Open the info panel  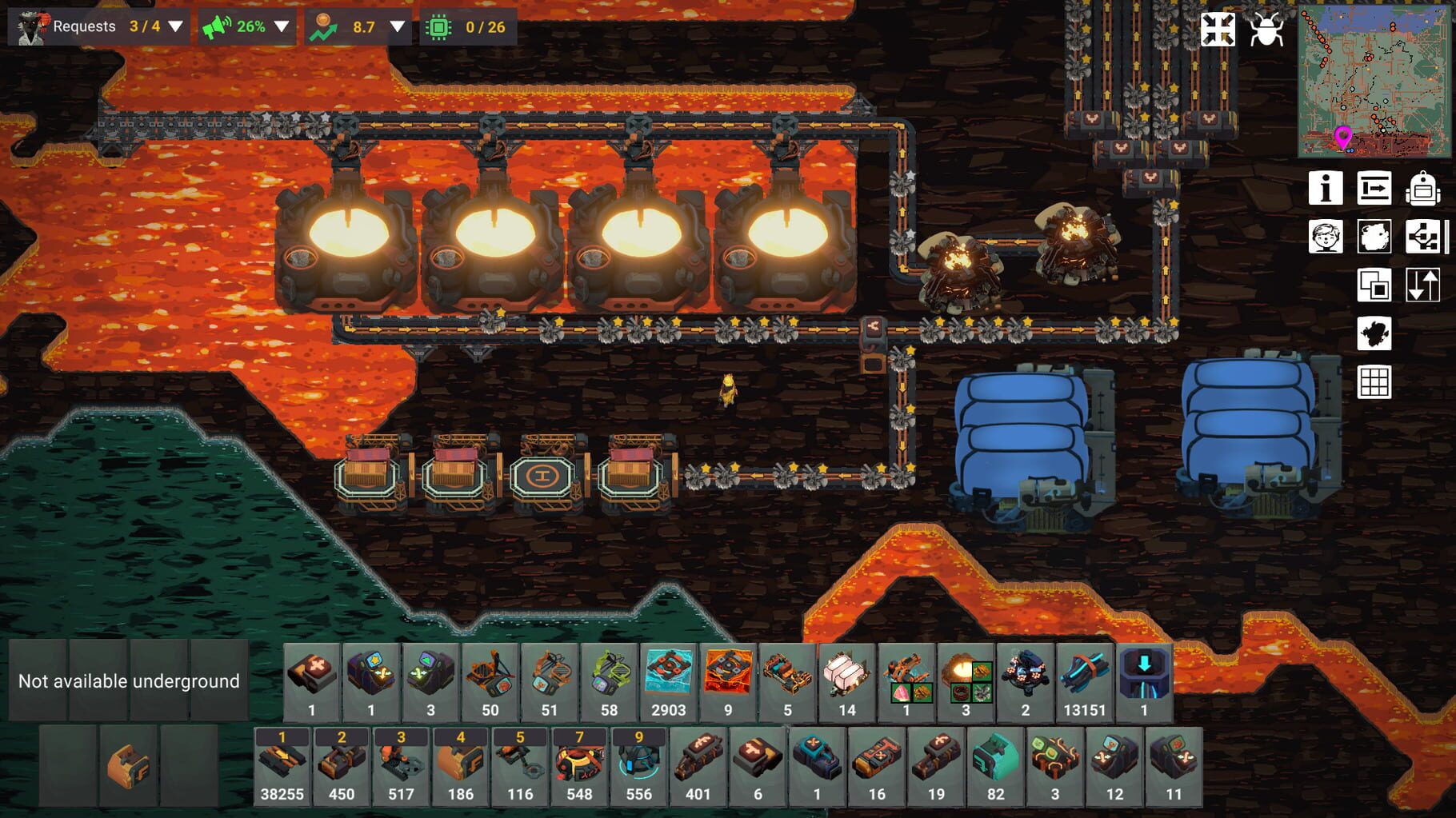tap(1326, 190)
